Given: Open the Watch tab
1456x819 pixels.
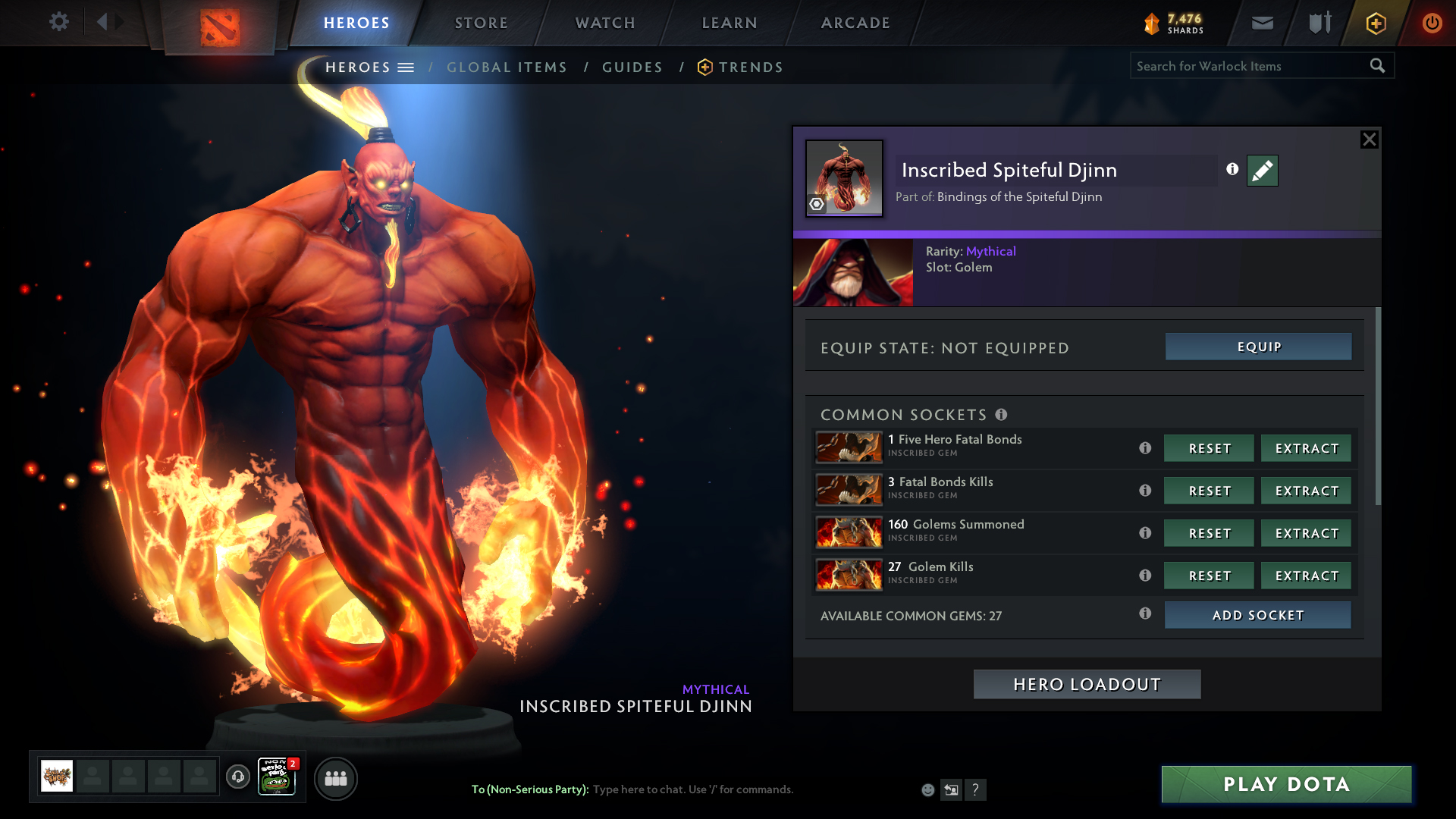Looking at the screenshot, I should (x=605, y=23).
